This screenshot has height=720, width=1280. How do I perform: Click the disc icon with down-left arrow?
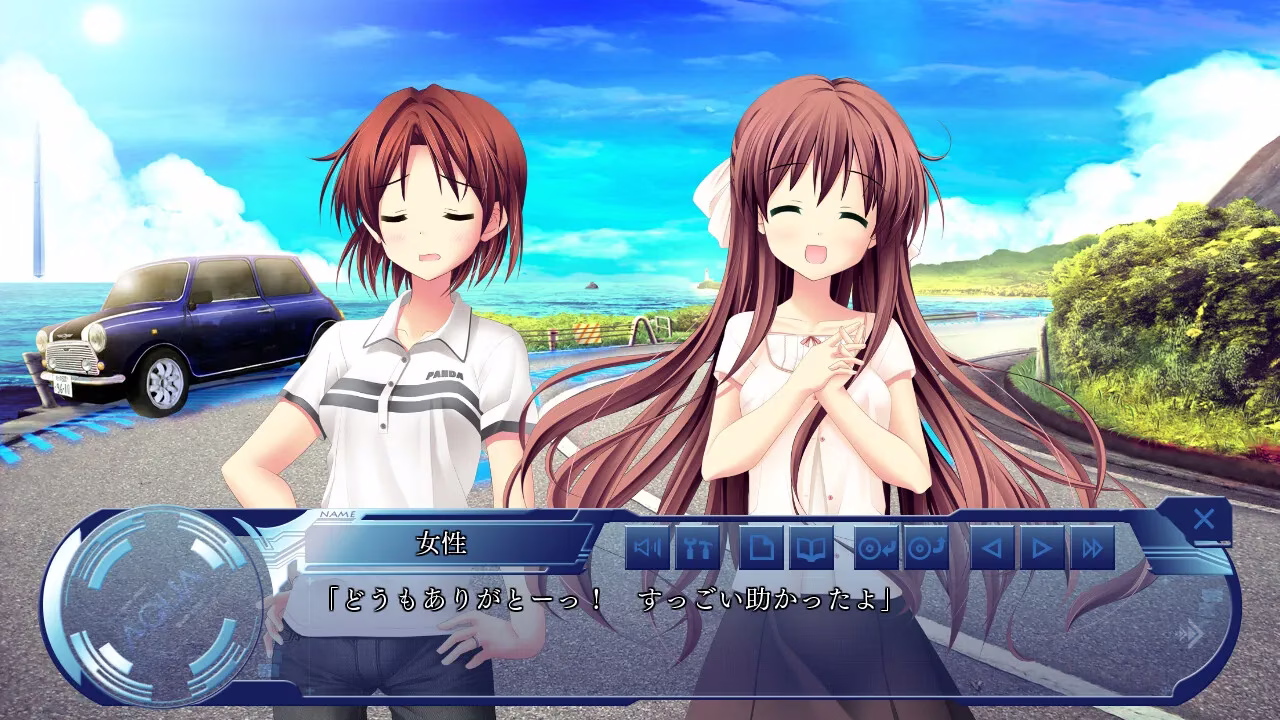click(x=876, y=548)
